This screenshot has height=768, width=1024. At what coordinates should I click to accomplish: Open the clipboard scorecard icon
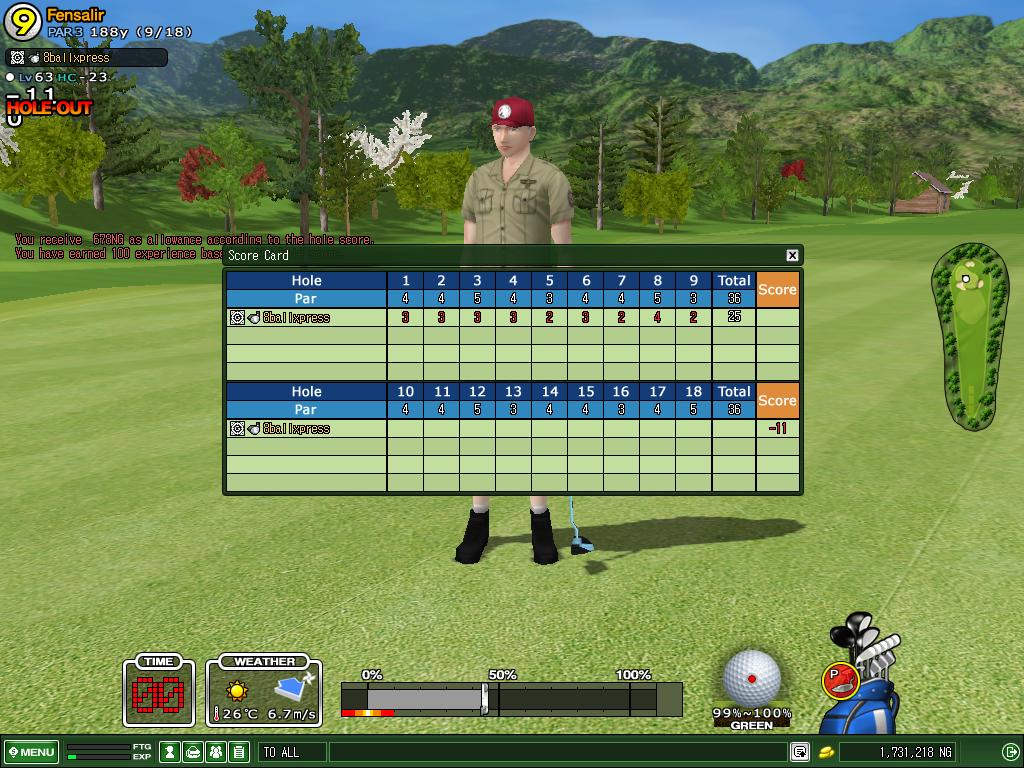tap(238, 752)
